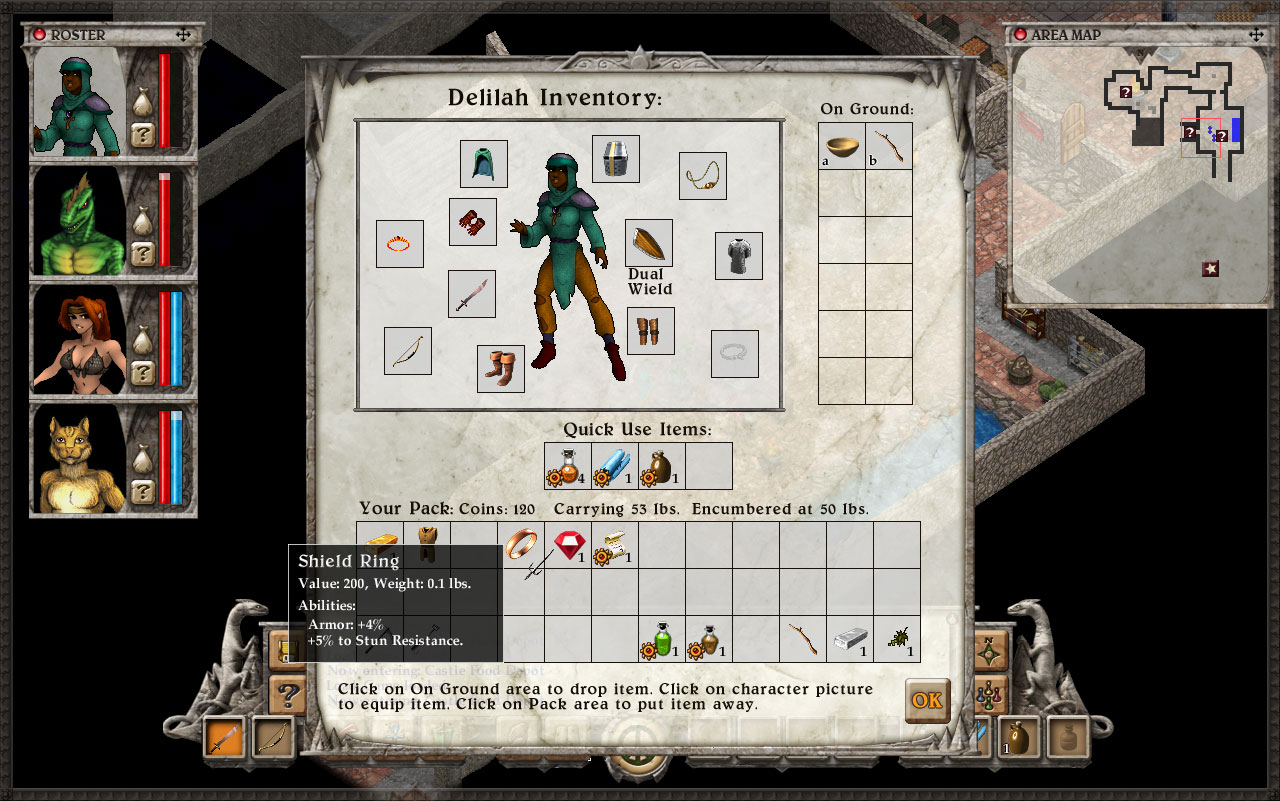Choose the green potion in the pack
Image resolution: width=1280 pixels, height=801 pixels.
(662, 639)
